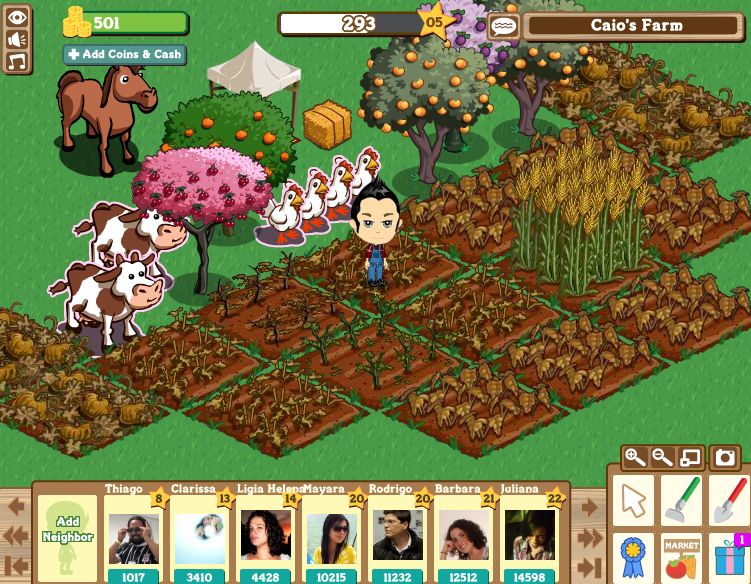Image resolution: width=751 pixels, height=584 pixels.
Task: Visit neighbor Thiago's farm
Action: click(133, 537)
